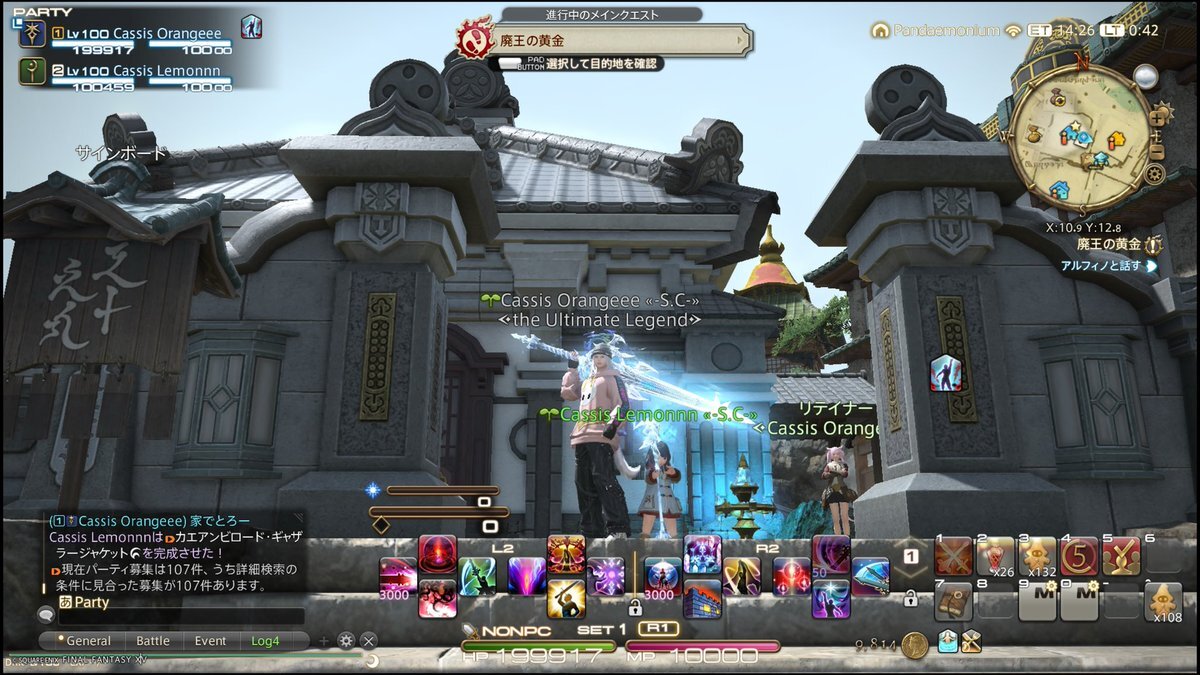Click the chat text input field
This screenshot has height=675, width=1200.
tap(180, 617)
